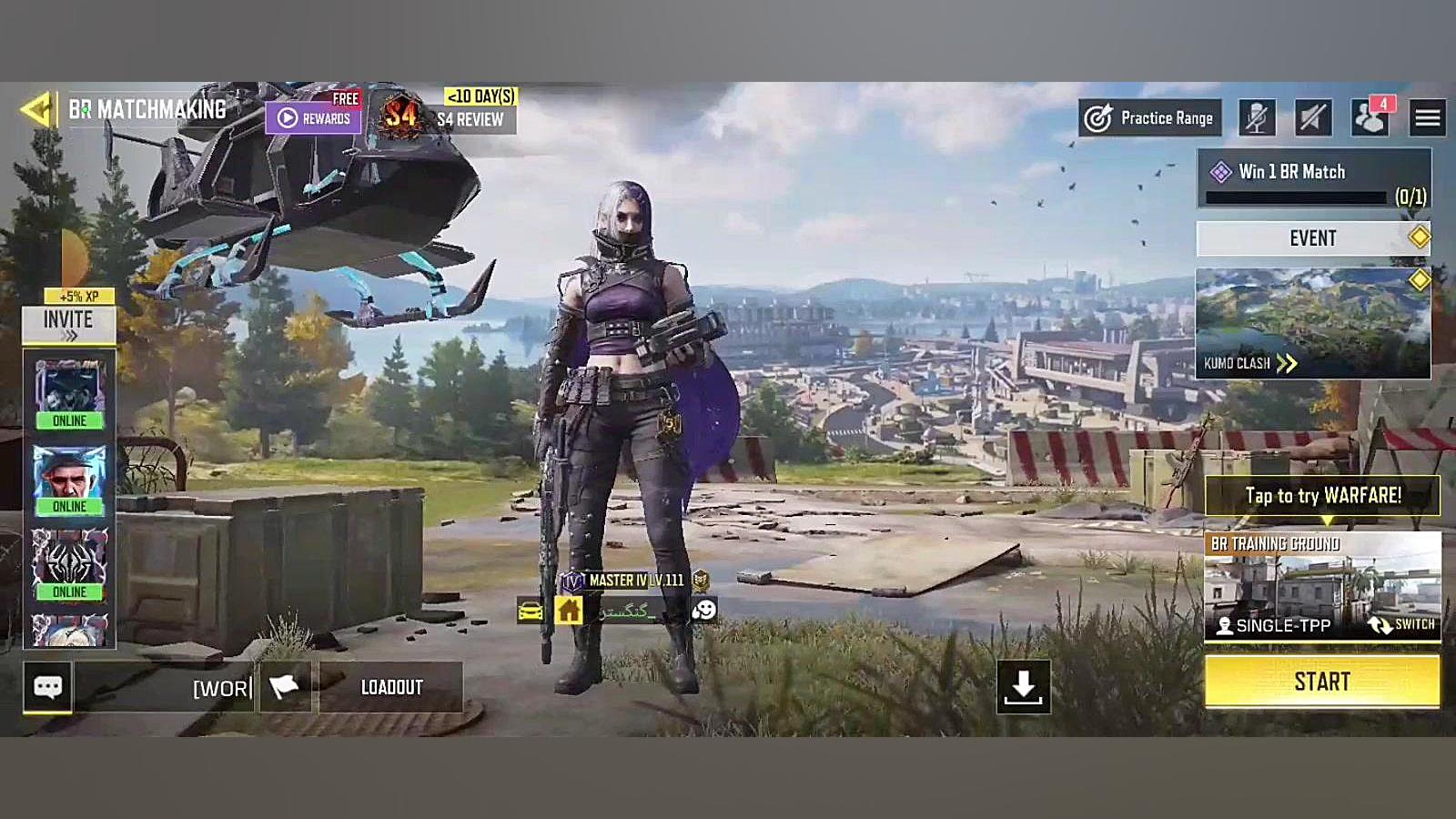
Task: Open the hamburger menu
Action: pos(1427,117)
